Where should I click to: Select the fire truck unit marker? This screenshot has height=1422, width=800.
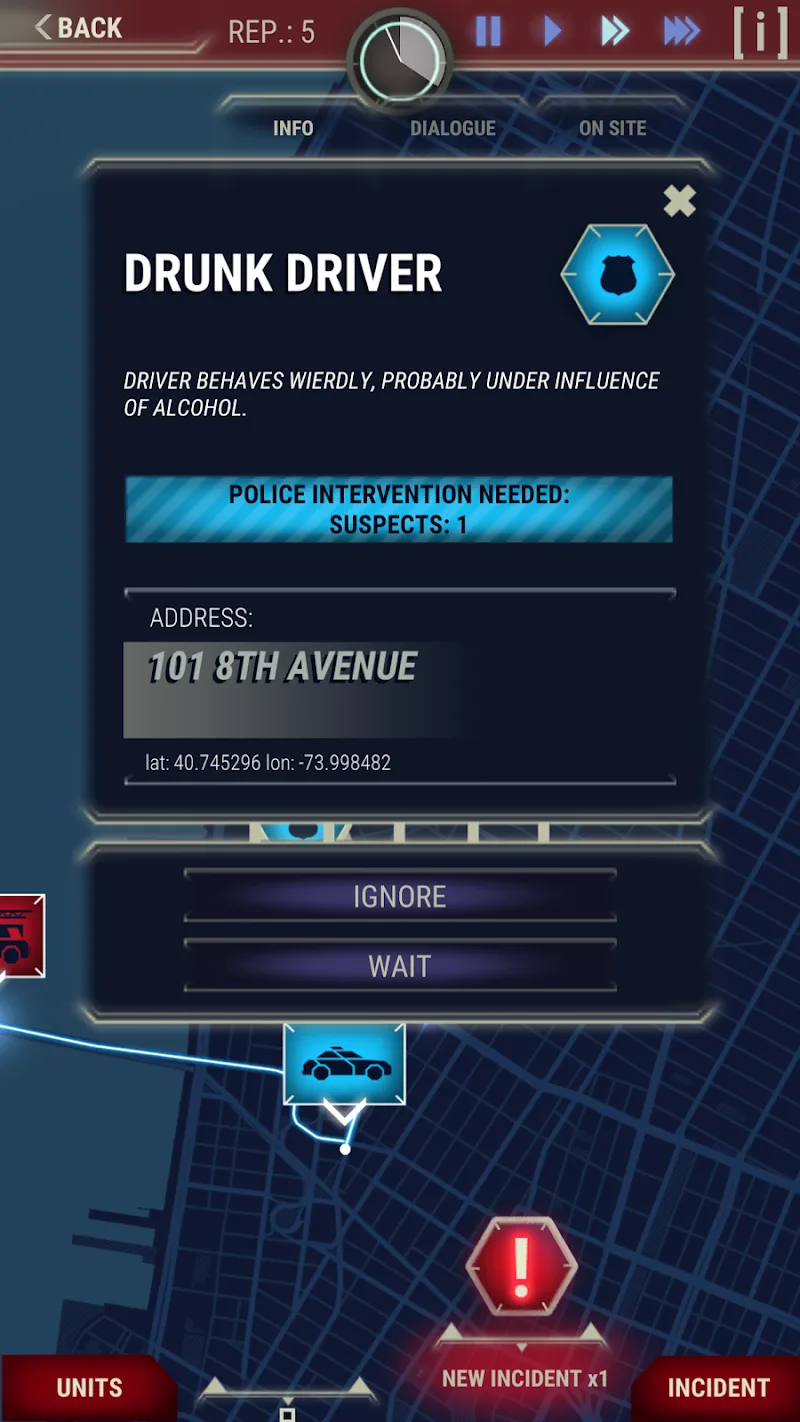18,936
